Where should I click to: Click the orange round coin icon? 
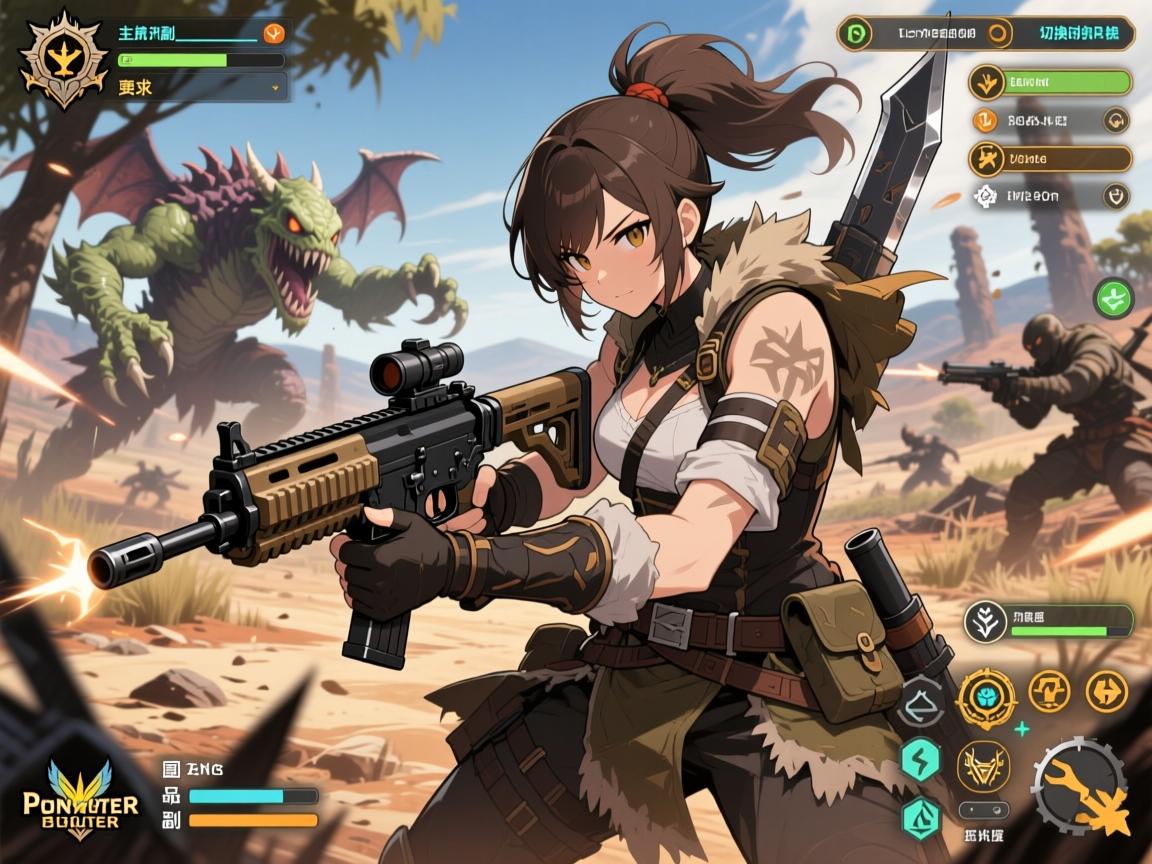pyautogui.click(x=985, y=121)
